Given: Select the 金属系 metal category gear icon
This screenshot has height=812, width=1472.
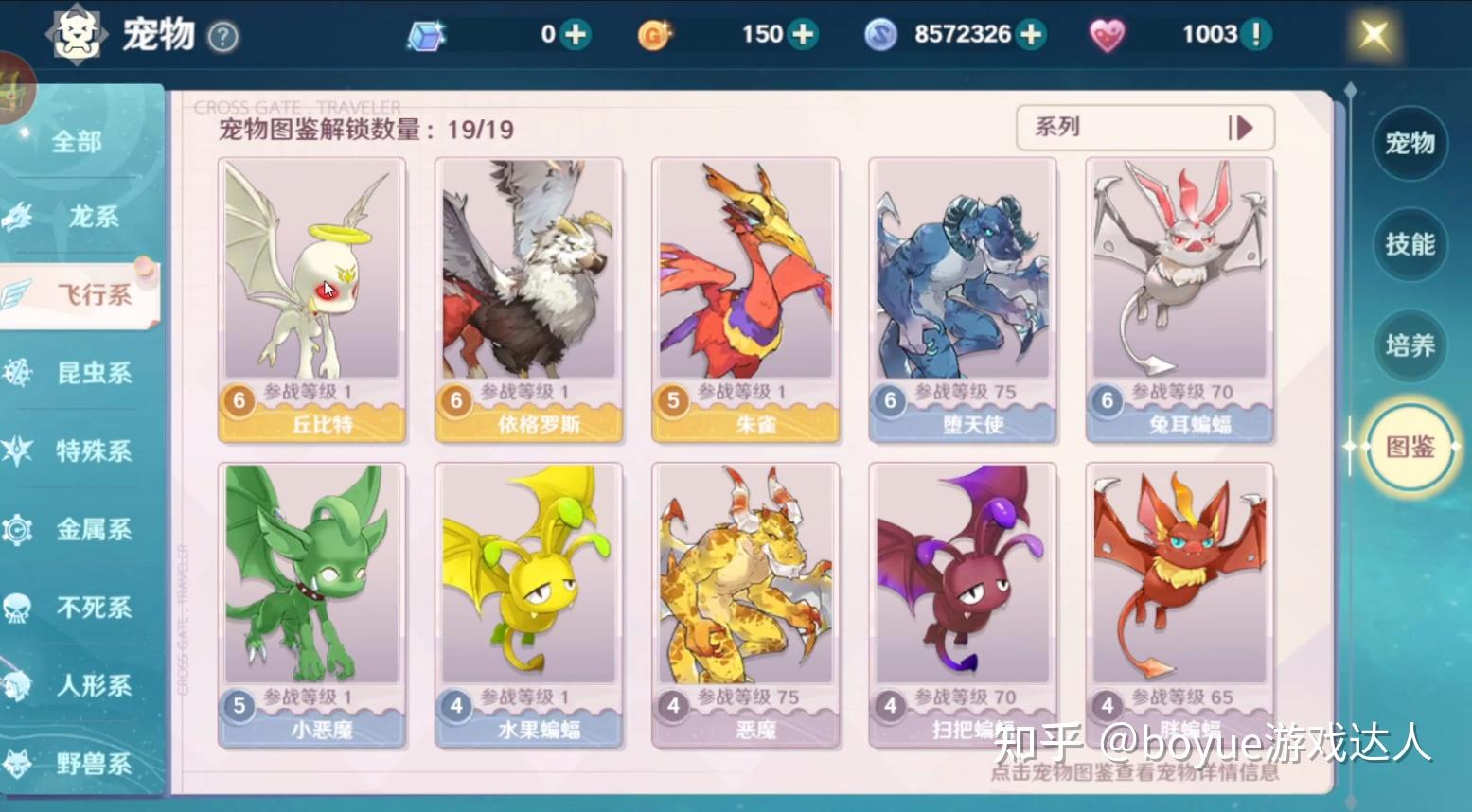Looking at the screenshot, I should pos(15,530).
